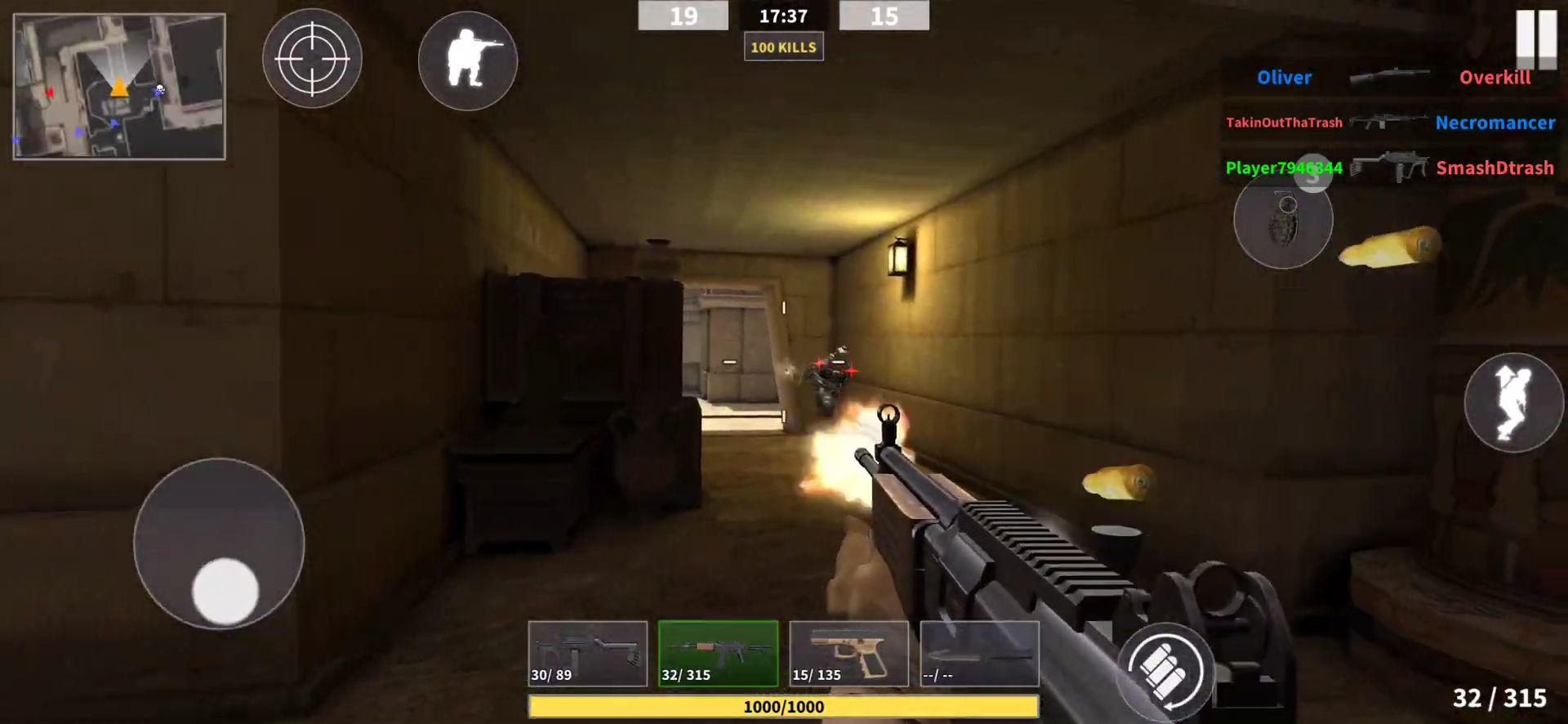This screenshot has height=724, width=1568.
Task: Click Oliver's name in the kill feed
Action: [x=1284, y=77]
